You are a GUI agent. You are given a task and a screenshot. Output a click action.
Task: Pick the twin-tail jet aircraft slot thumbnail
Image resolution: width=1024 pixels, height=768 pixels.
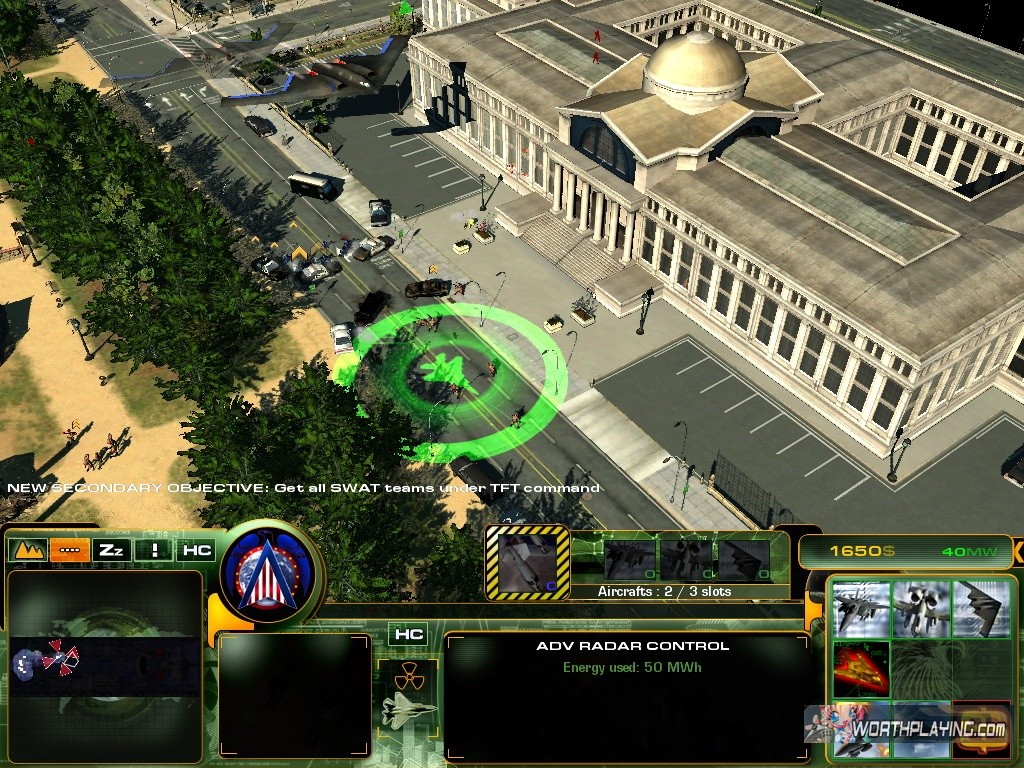pyautogui.click(x=686, y=560)
